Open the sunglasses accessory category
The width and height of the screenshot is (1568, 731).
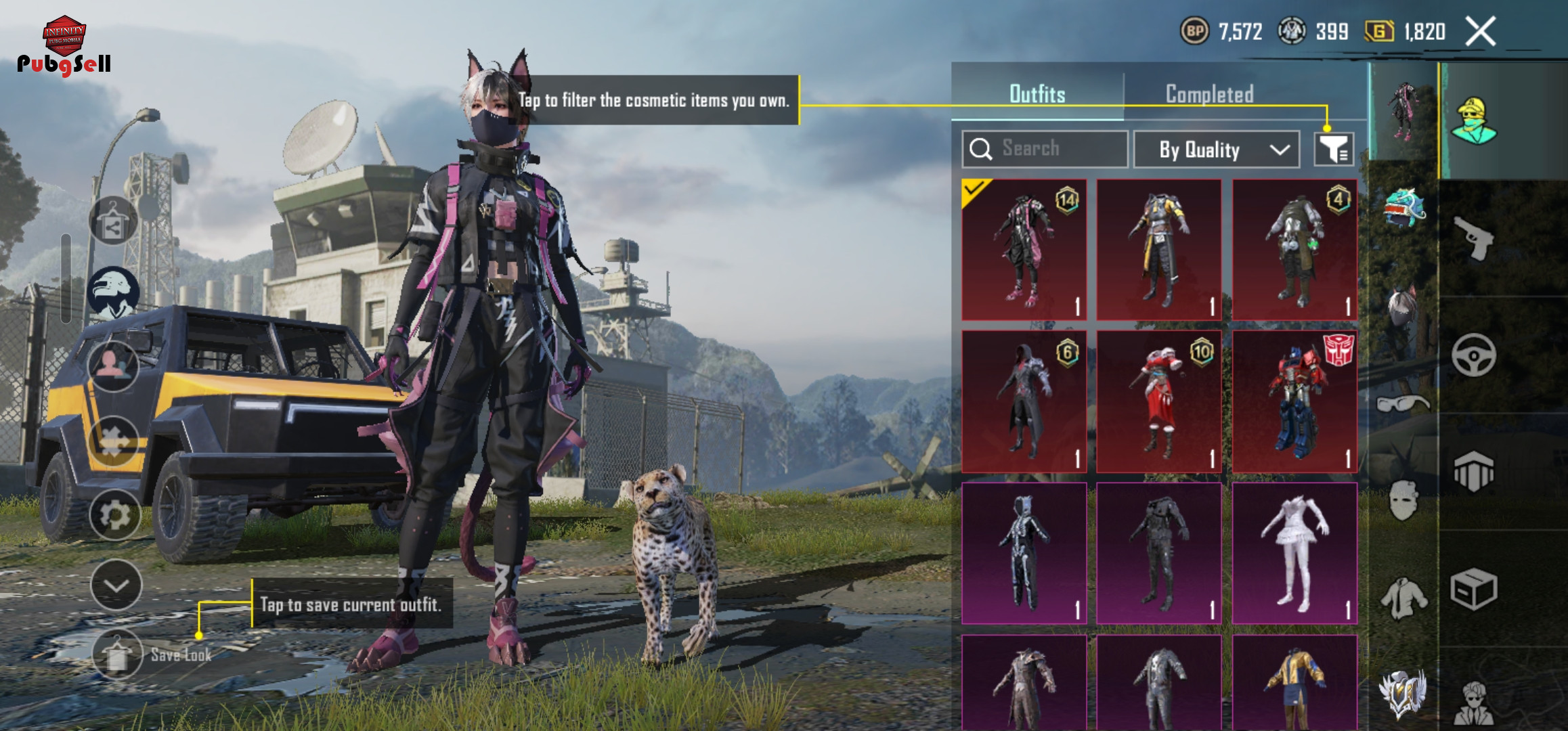tap(1403, 404)
